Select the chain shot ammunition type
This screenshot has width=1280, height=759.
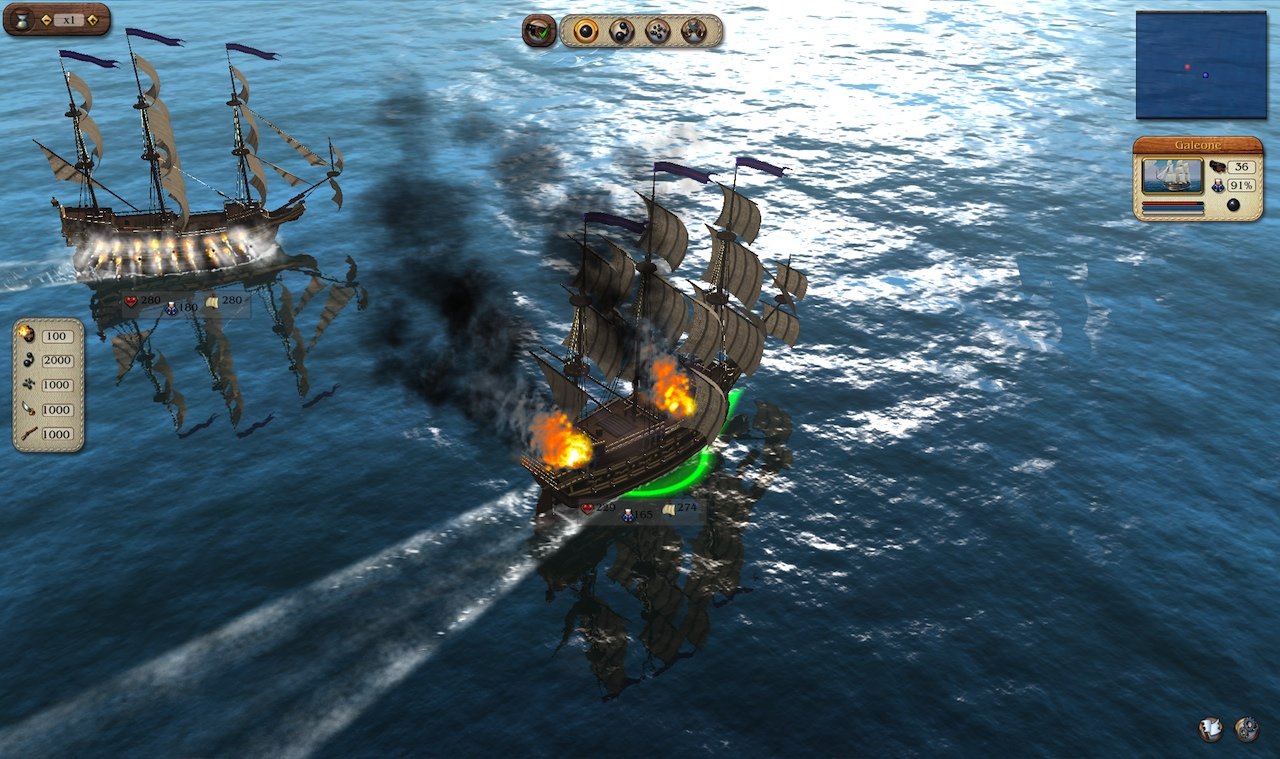coord(623,30)
